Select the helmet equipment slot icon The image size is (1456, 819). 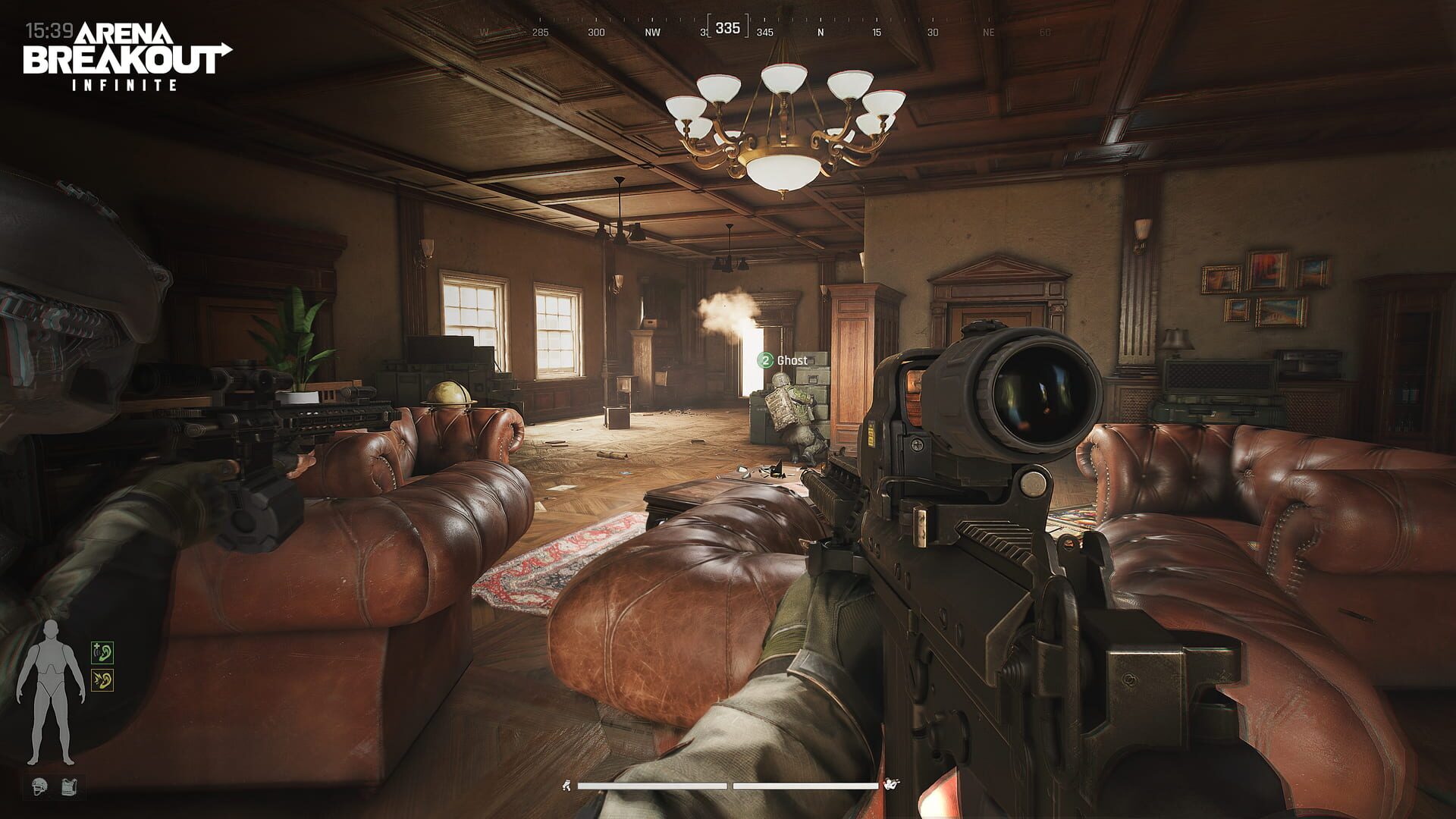coord(39,786)
